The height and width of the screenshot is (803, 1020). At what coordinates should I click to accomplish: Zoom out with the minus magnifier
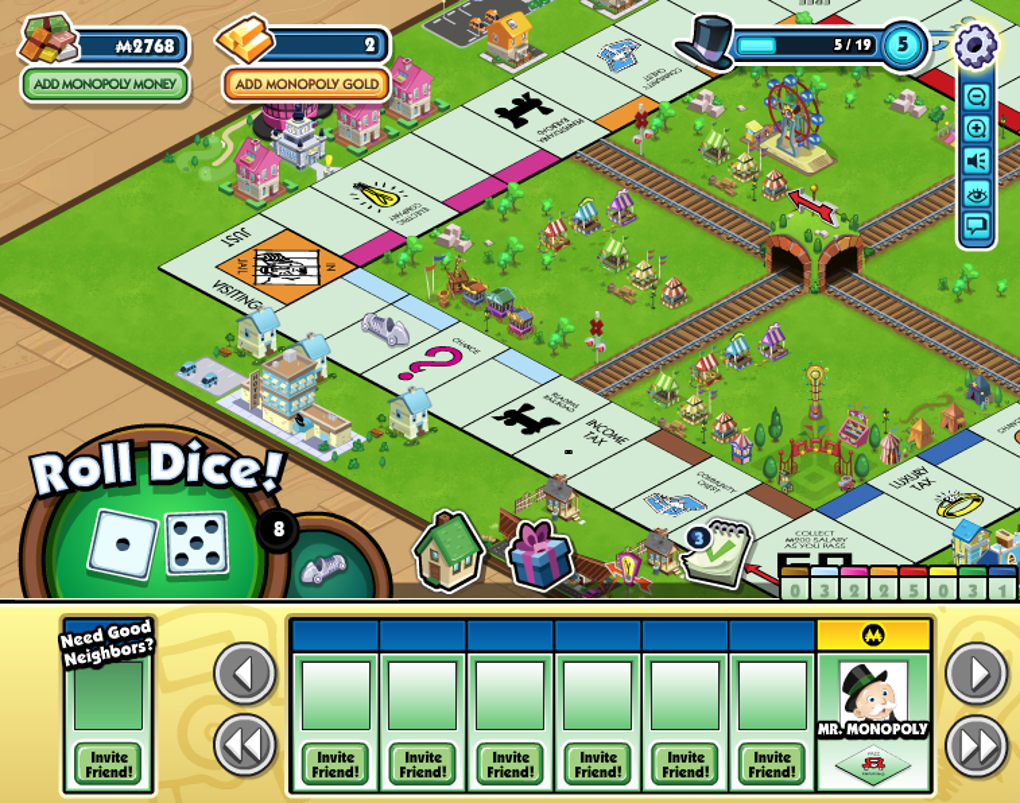977,97
